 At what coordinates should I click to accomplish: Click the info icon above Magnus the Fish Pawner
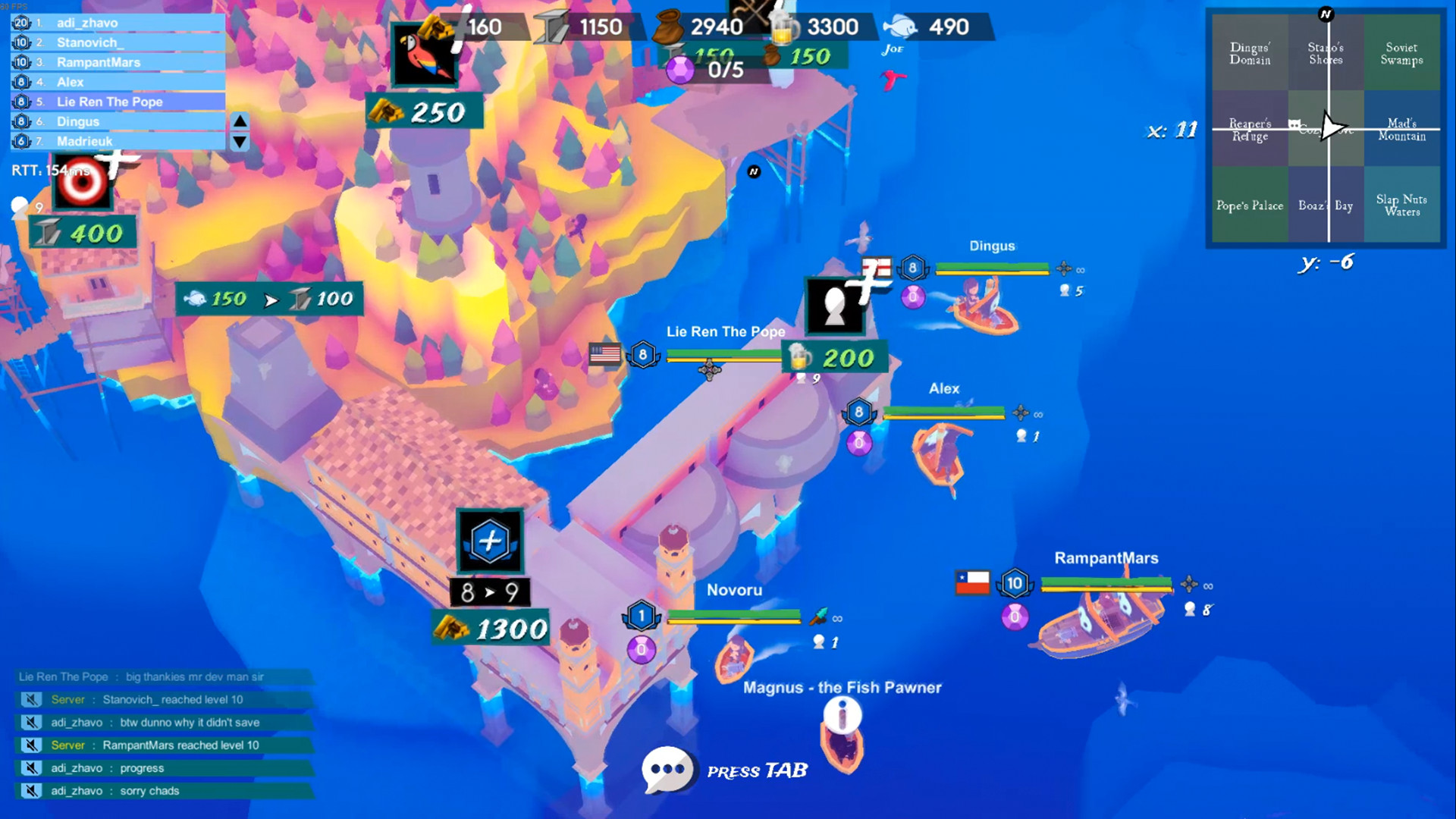coord(842,715)
